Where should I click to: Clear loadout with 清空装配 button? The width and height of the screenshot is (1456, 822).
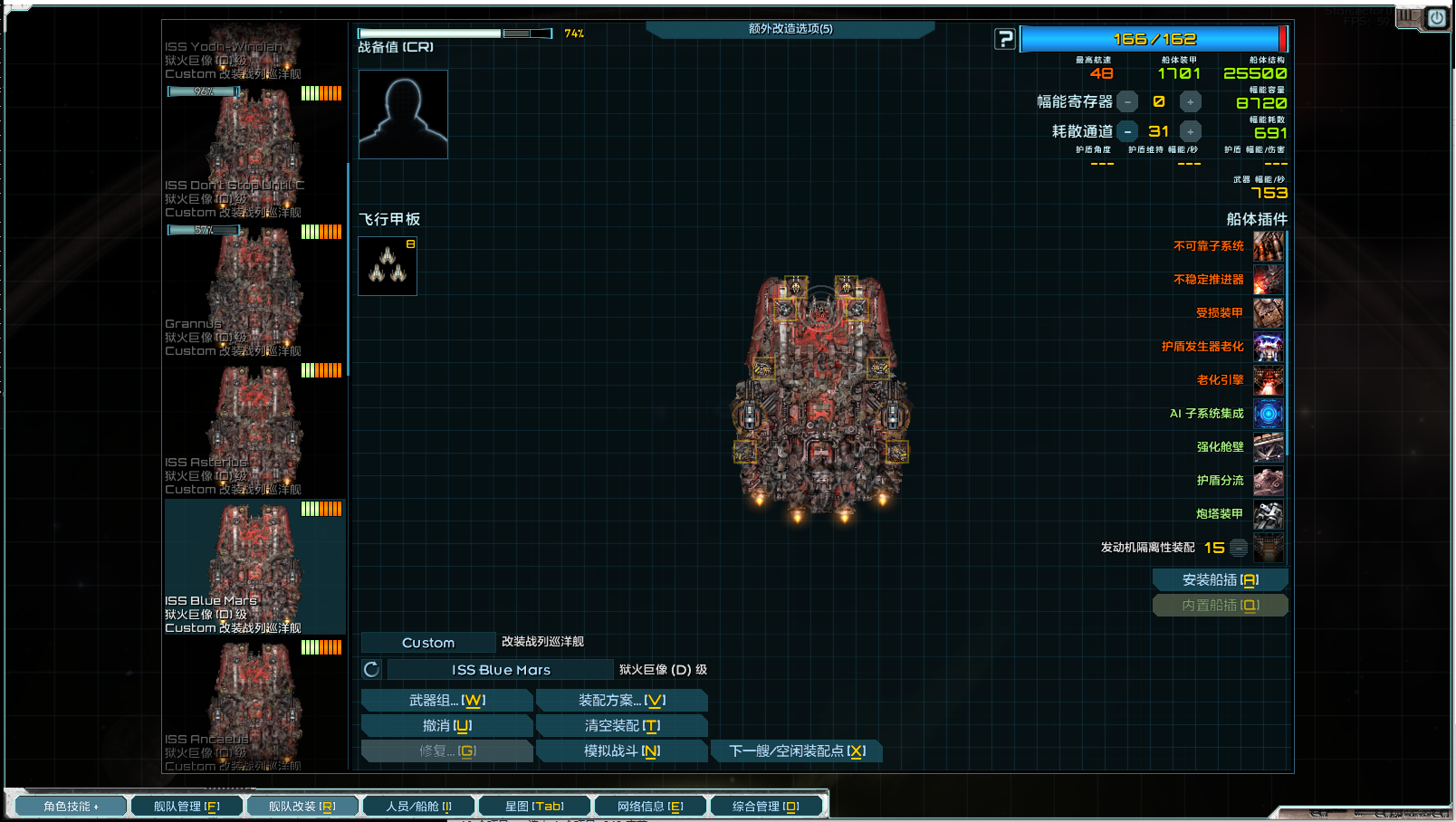coord(621,725)
